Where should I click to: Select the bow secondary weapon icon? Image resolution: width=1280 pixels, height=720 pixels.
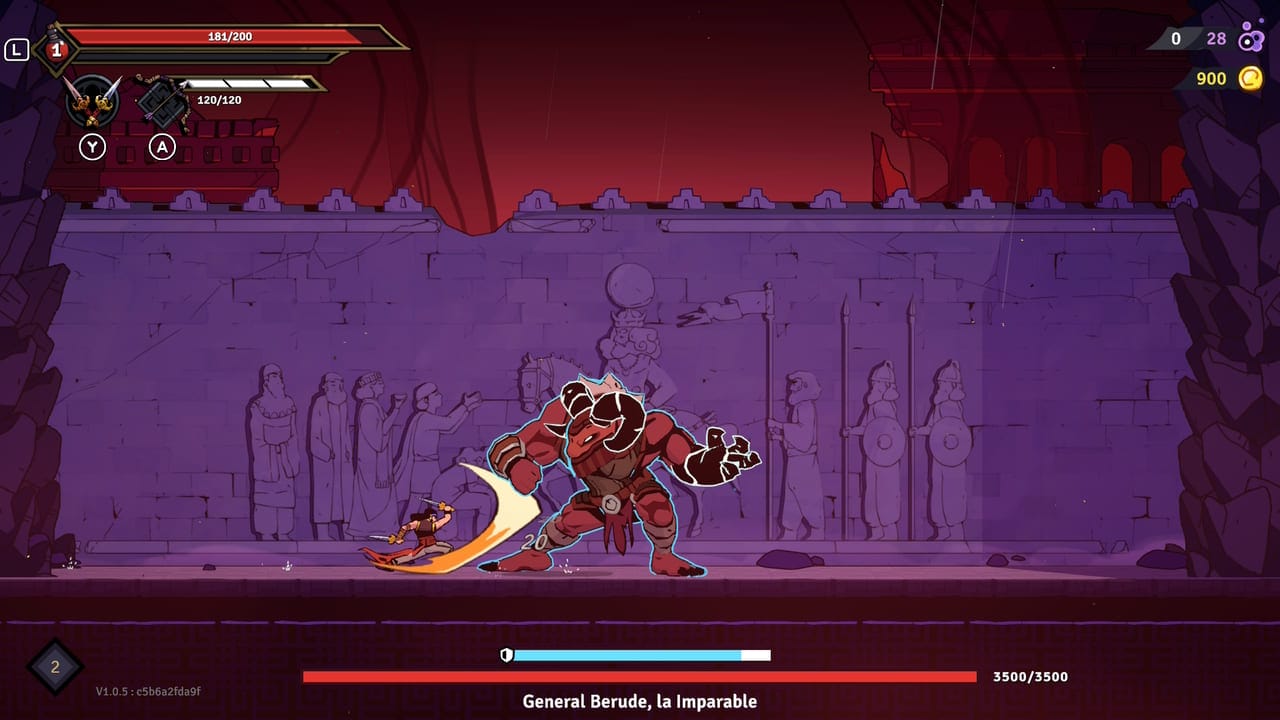[x=161, y=101]
